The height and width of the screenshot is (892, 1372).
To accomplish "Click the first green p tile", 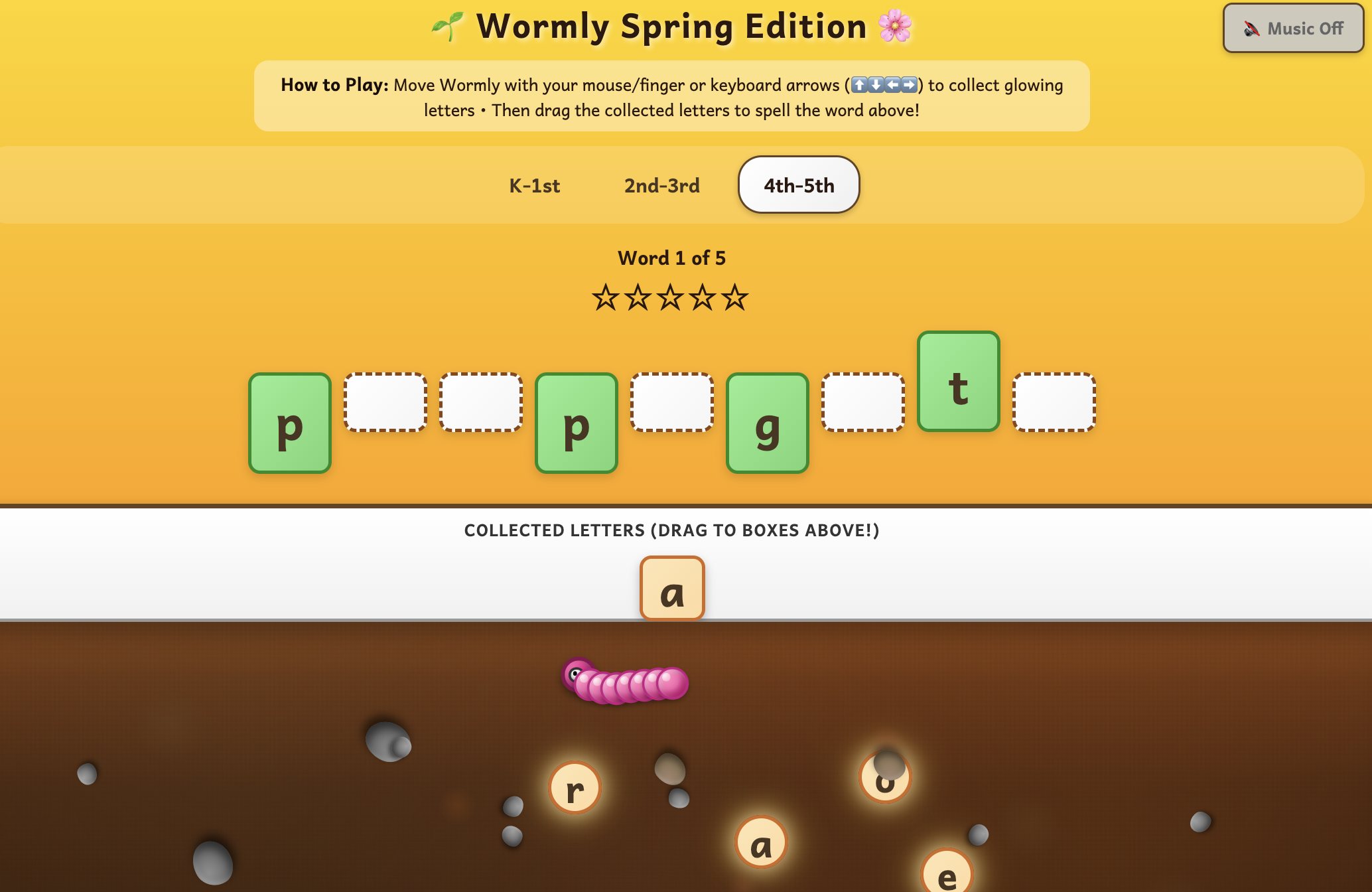I will click(289, 423).
